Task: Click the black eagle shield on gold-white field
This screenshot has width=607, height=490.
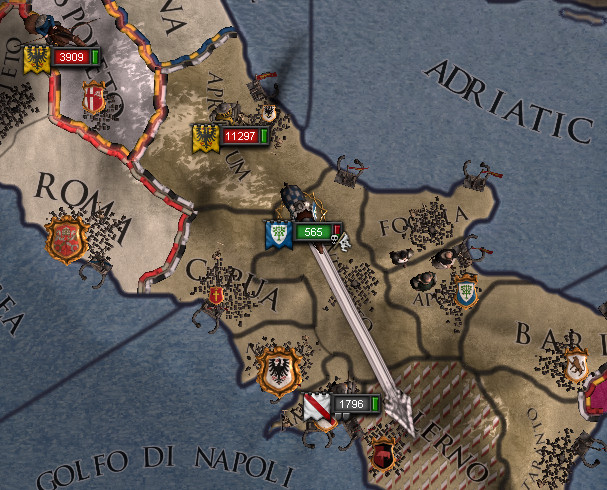Action: [275, 369]
